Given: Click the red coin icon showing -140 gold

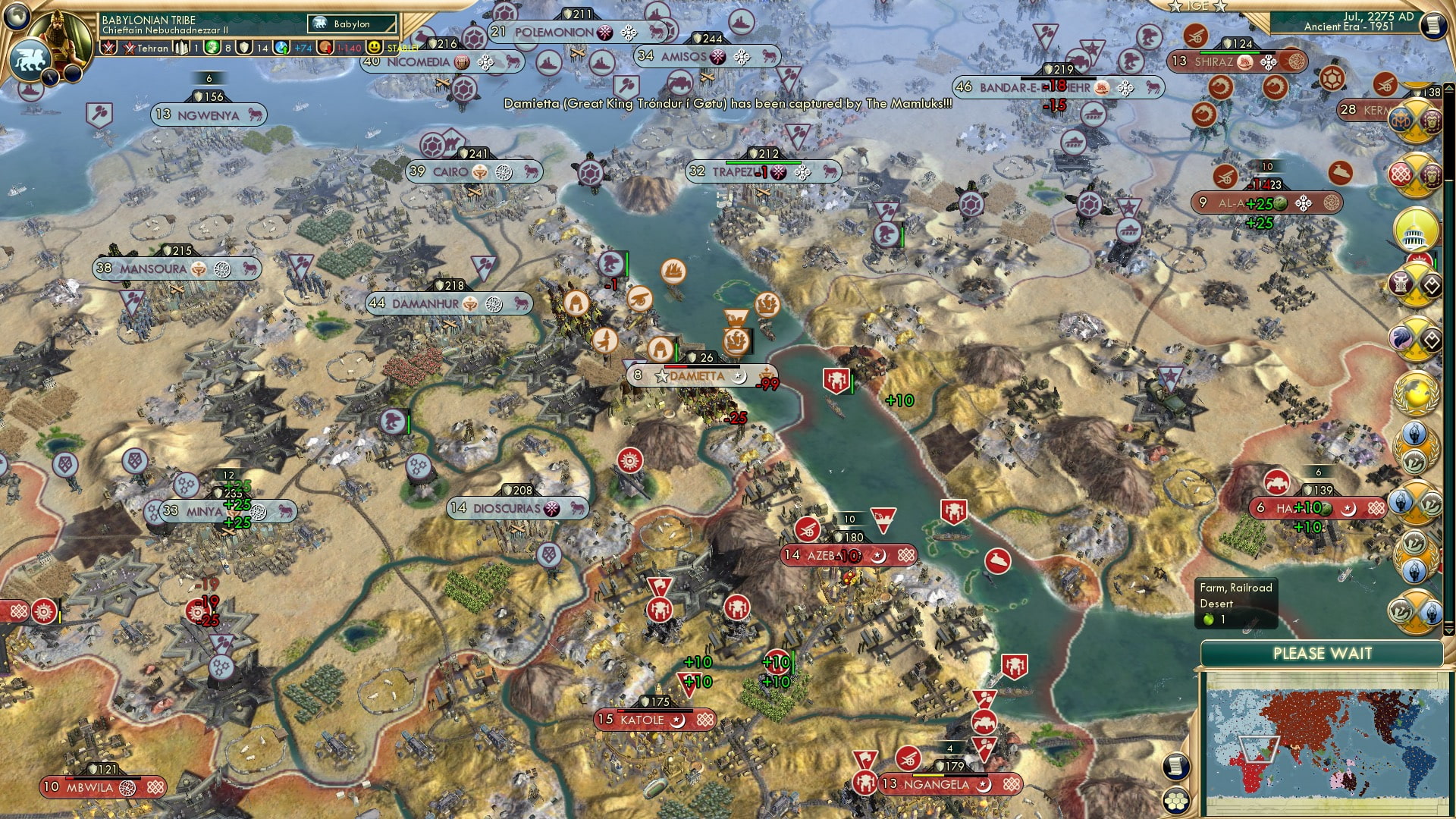Looking at the screenshot, I should coord(325,49).
